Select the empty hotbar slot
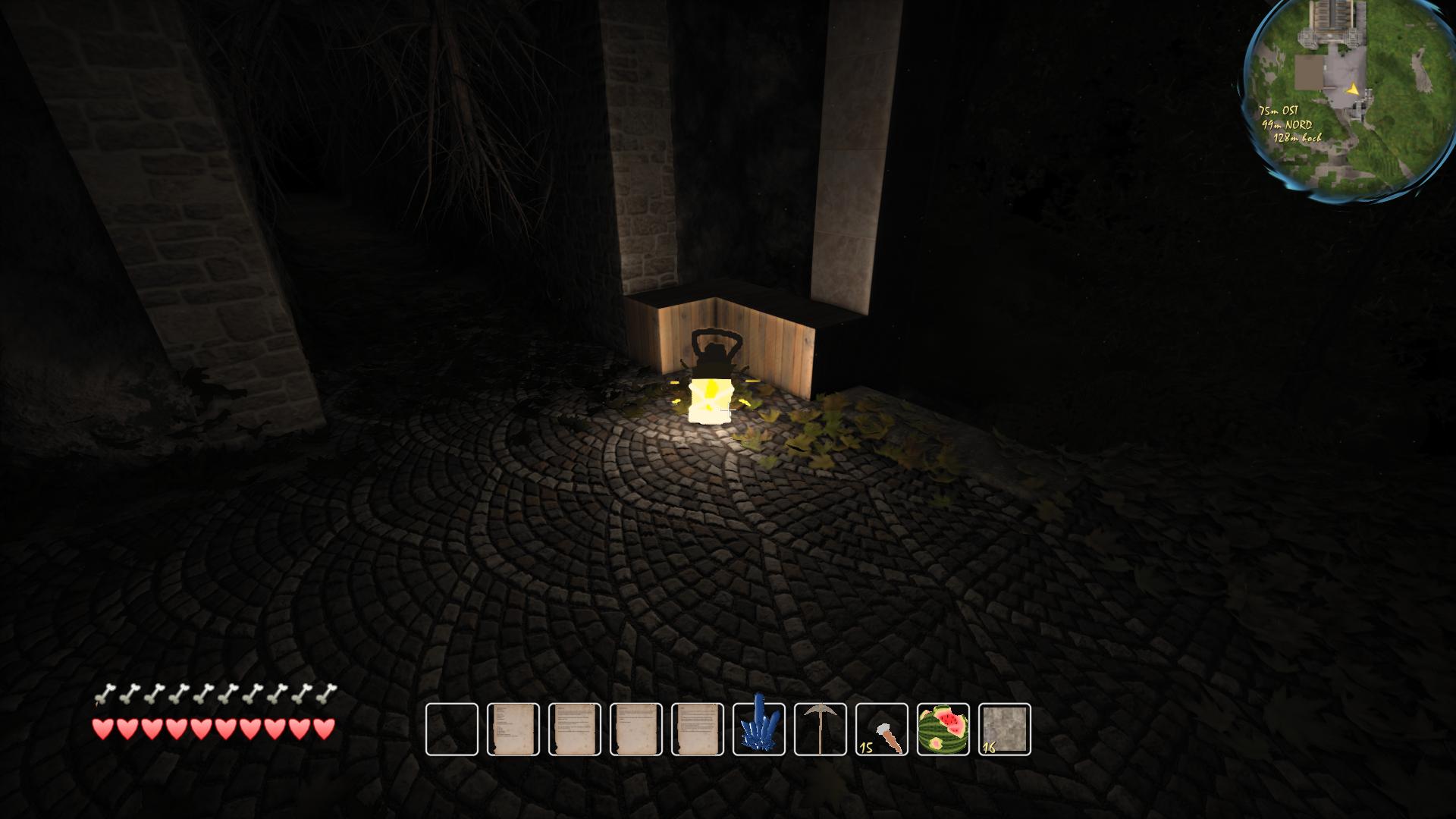Image resolution: width=1456 pixels, height=819 pixels. (452, 730)
